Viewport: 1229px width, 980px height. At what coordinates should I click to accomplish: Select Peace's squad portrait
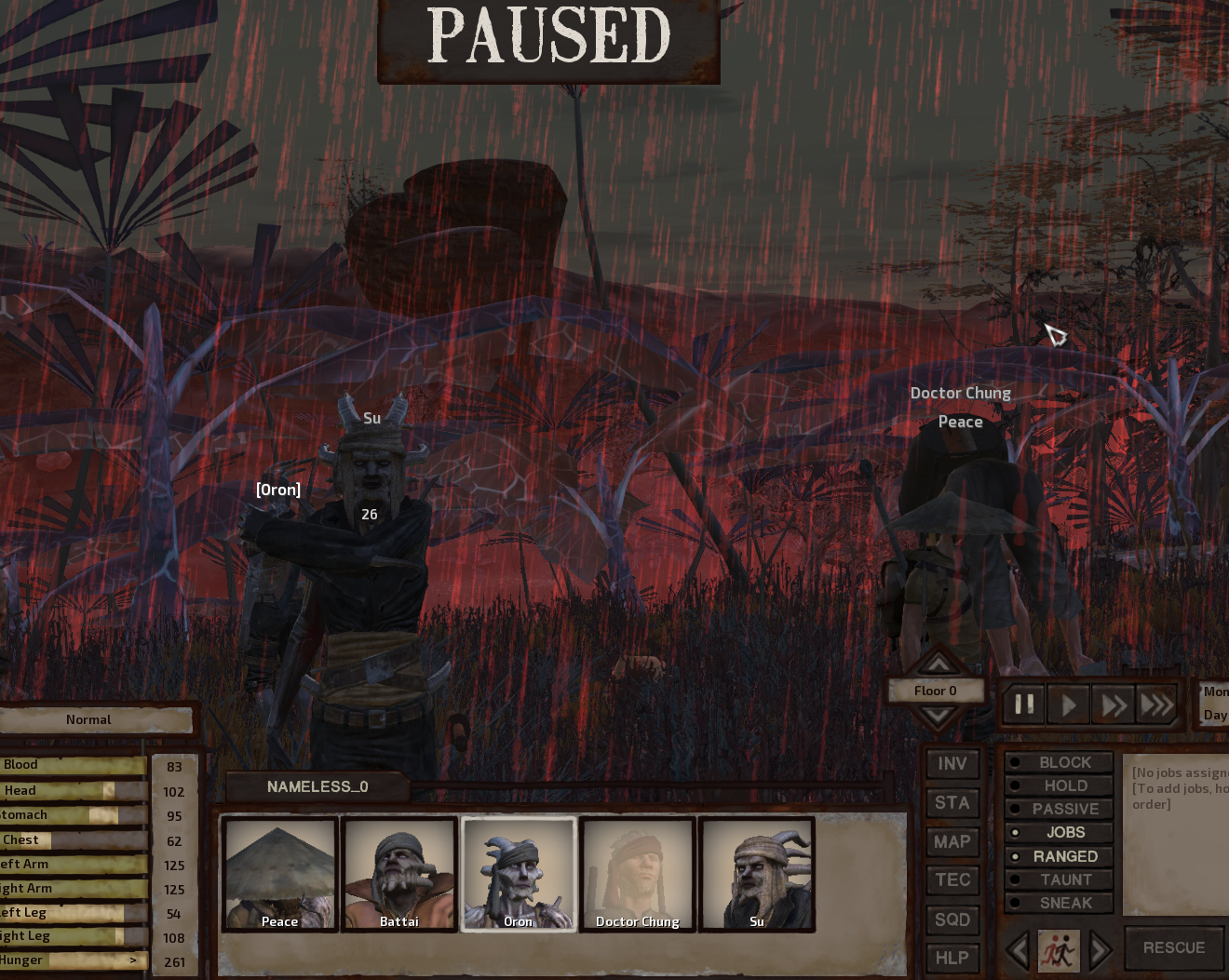pyautogui.click(x=279, y=874)
